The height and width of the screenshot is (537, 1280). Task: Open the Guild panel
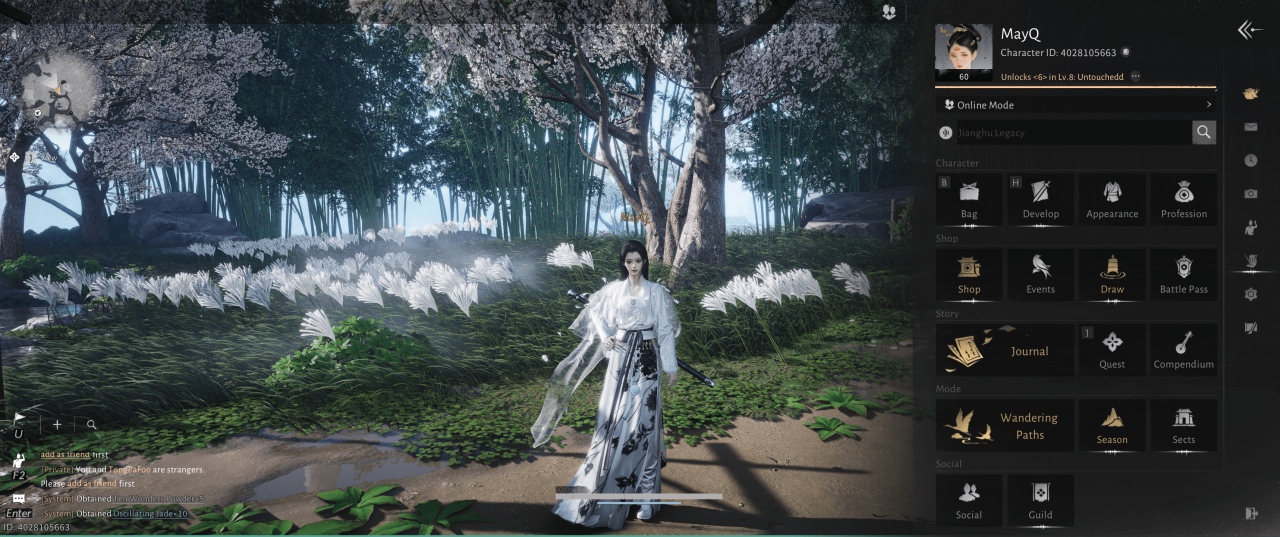pos(1040,500)
